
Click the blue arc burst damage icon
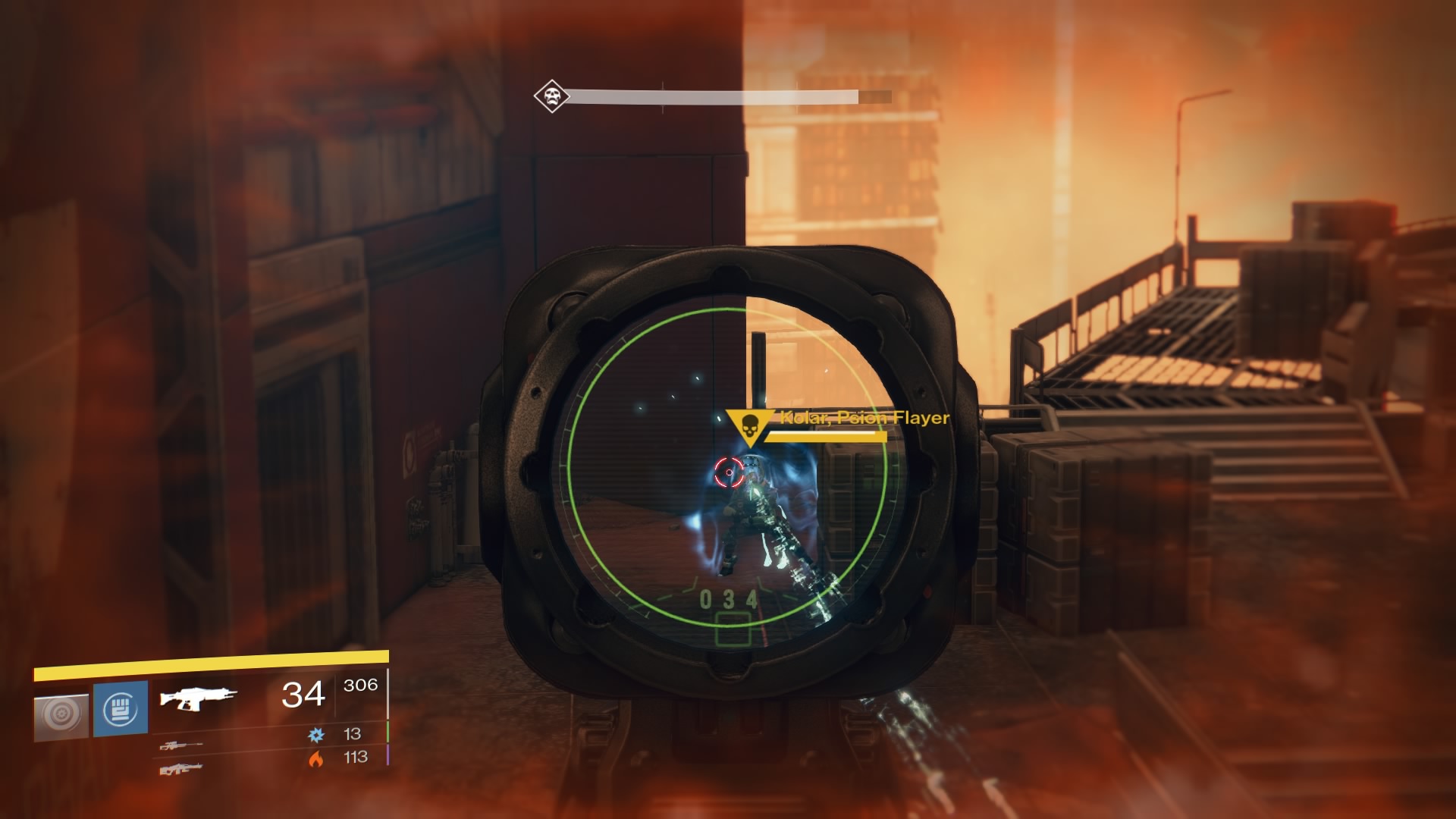click(x=315, y=734)
